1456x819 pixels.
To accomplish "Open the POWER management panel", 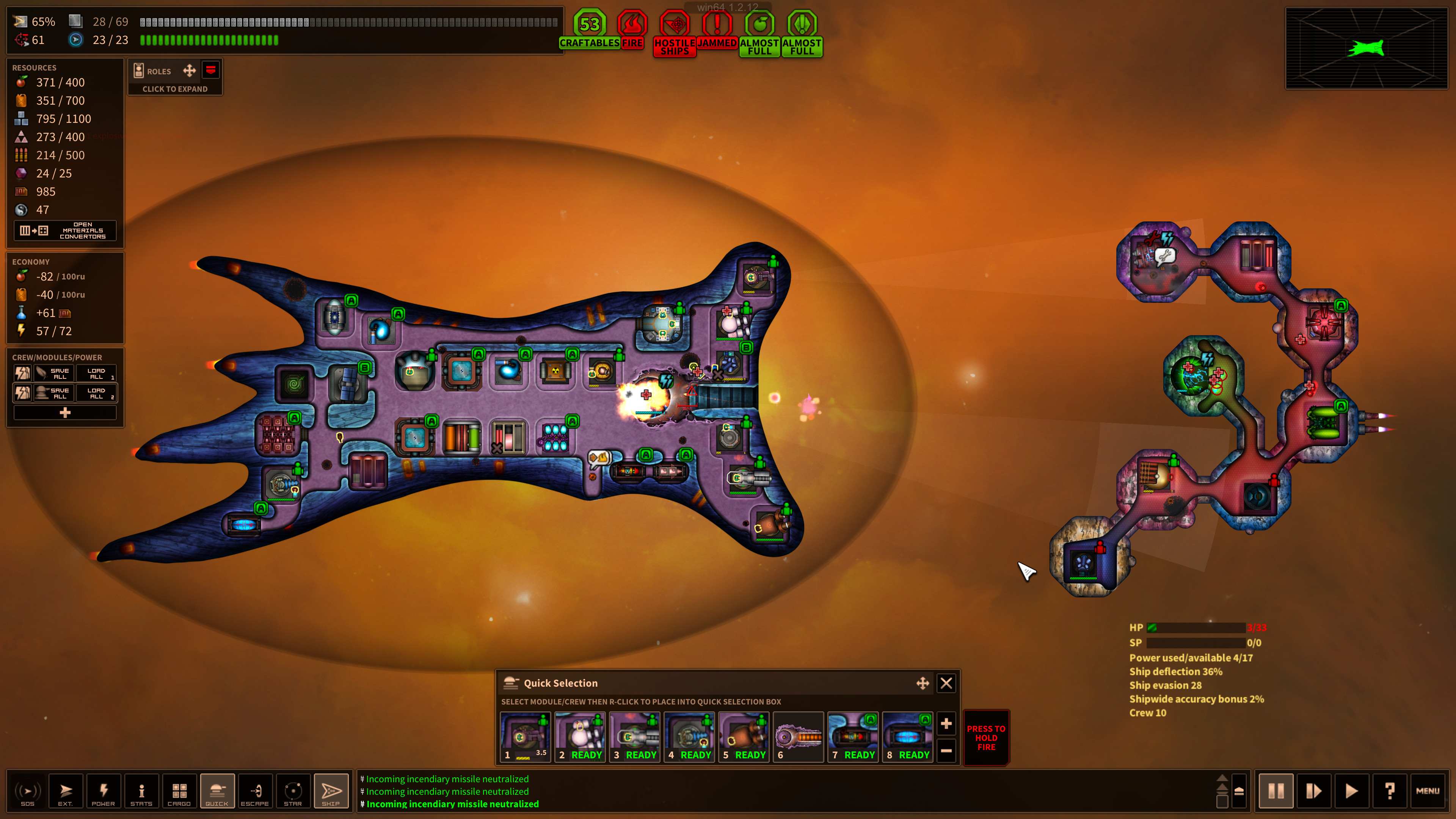I will 104,791.
